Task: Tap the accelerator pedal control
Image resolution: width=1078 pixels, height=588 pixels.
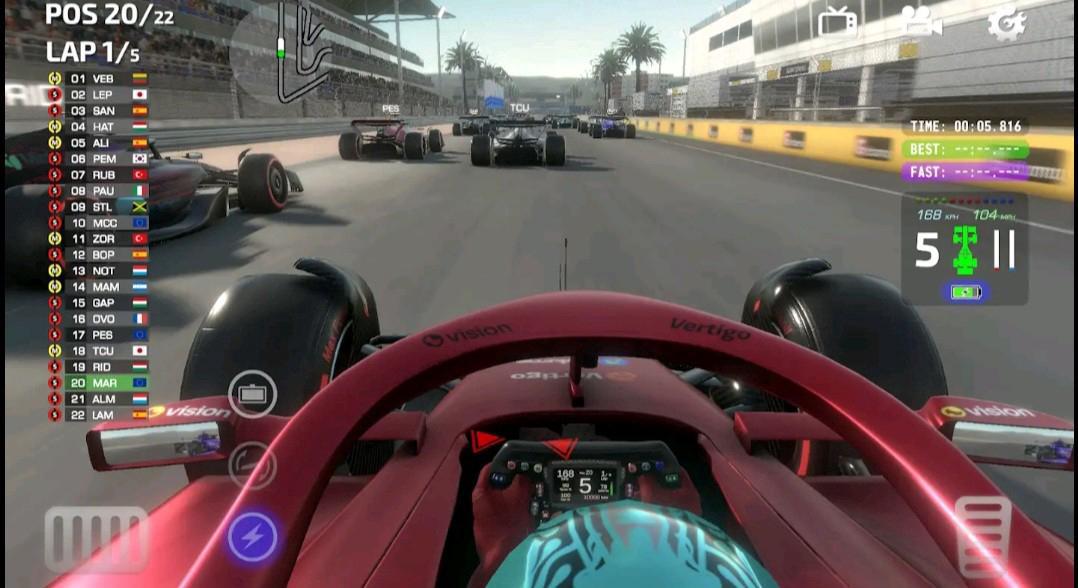Action: pyautogui.click(x=983, y=537)
